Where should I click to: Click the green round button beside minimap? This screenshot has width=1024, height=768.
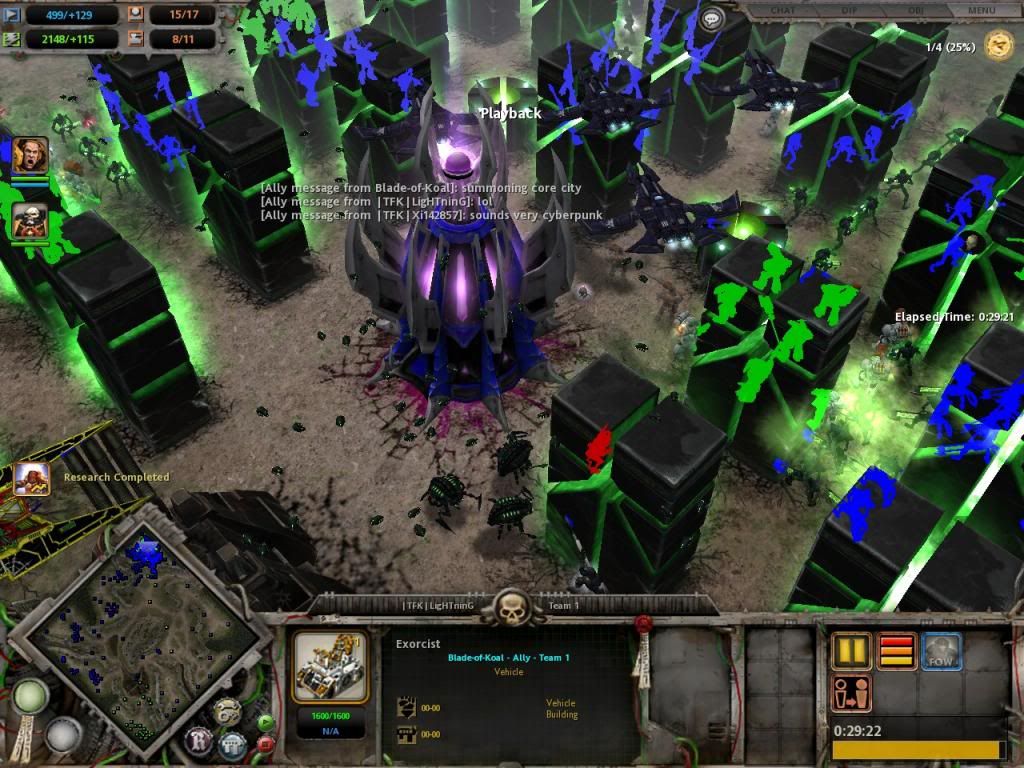pyautogui.click(x=29, y=697)
